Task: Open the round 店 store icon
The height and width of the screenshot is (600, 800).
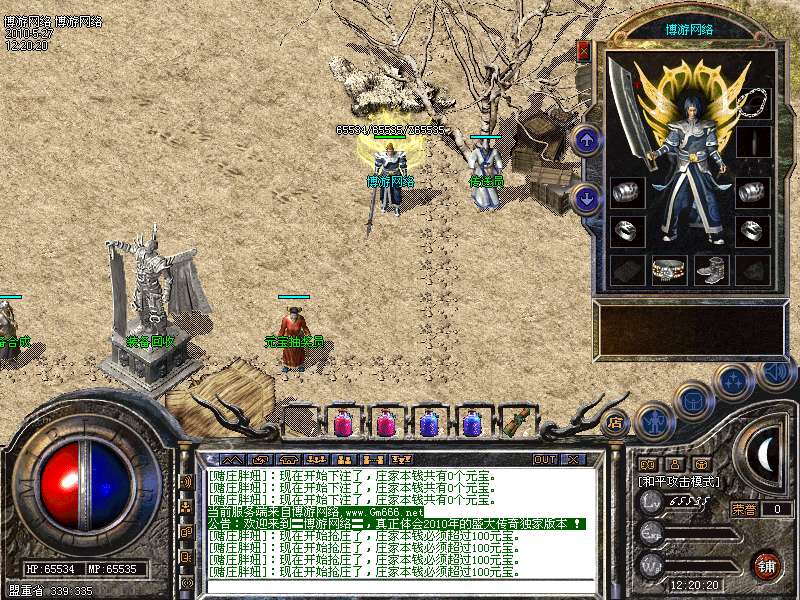Action: point(614,423)
